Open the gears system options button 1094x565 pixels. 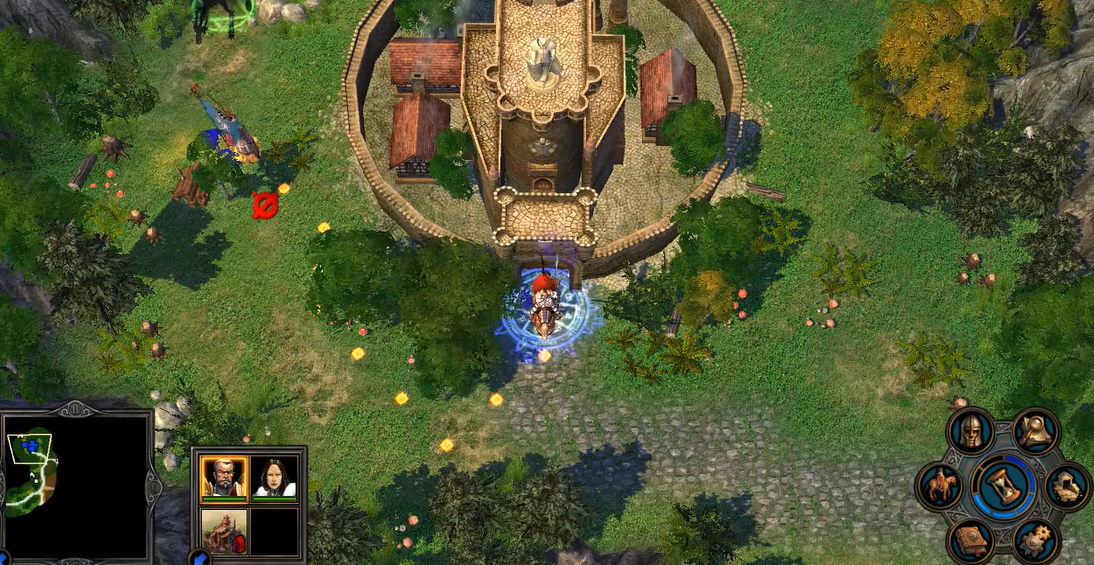click(1036, 541)
